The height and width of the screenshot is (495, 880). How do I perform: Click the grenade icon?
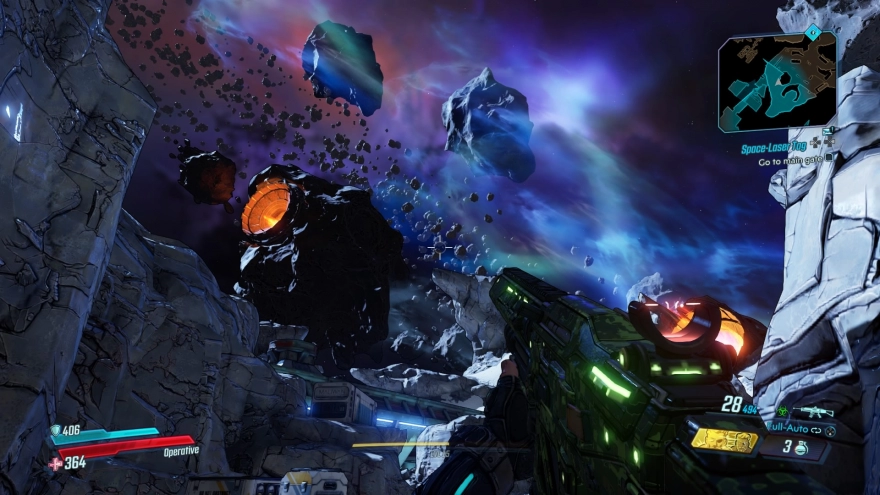(801, 446)
